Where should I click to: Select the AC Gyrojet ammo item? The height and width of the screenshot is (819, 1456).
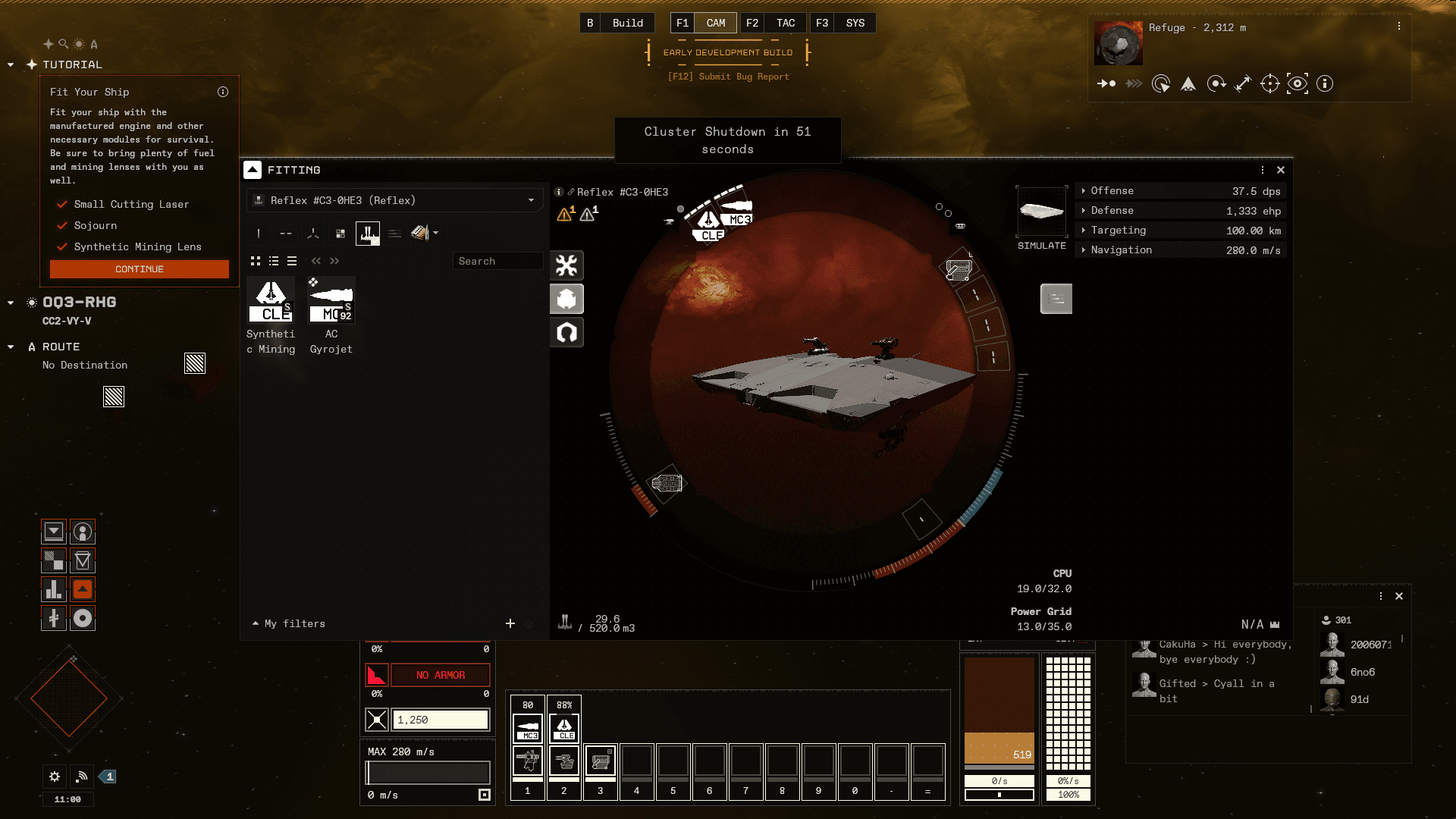(x=331, y=302)
